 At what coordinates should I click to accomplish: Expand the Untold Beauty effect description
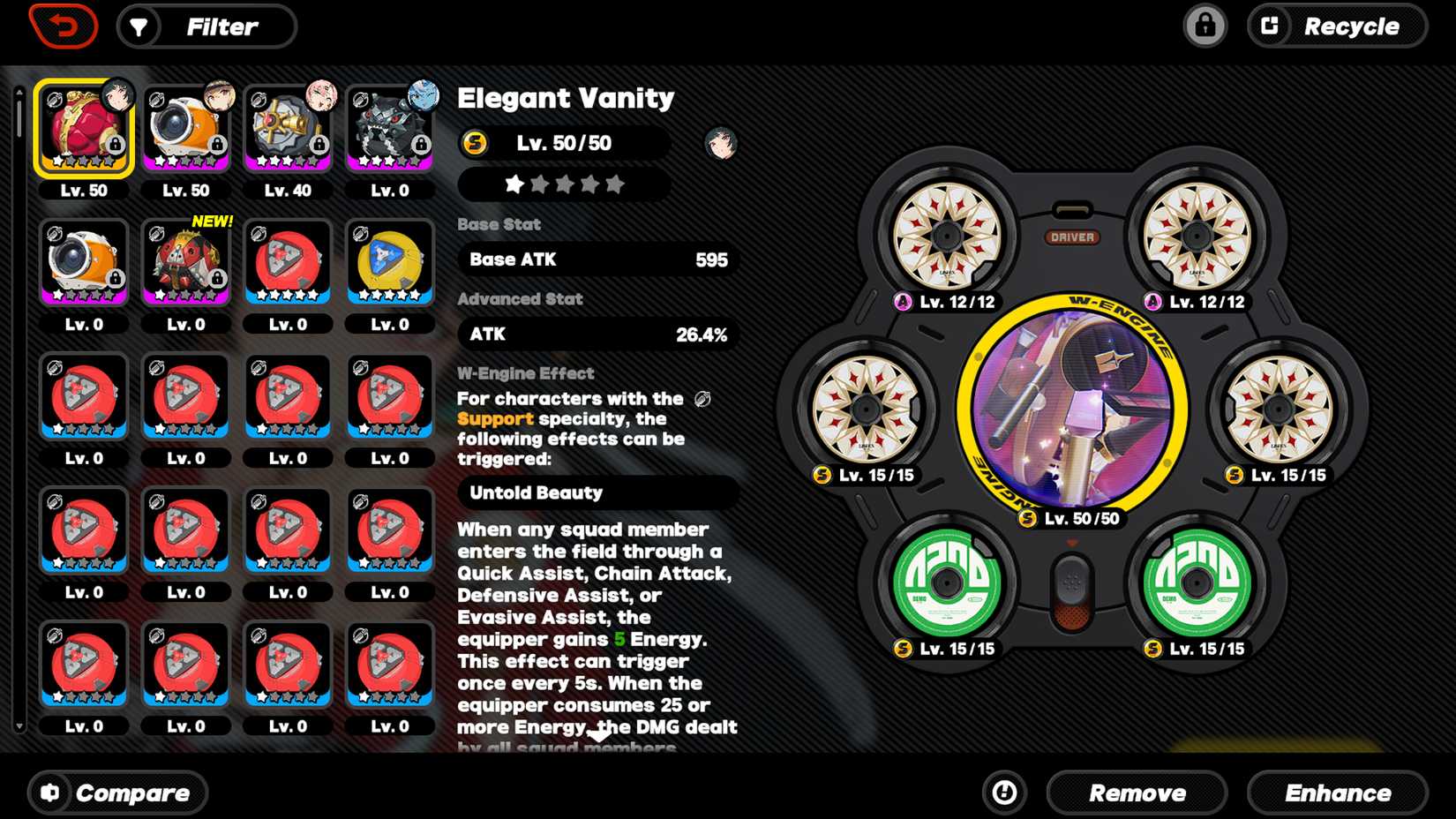597,493
